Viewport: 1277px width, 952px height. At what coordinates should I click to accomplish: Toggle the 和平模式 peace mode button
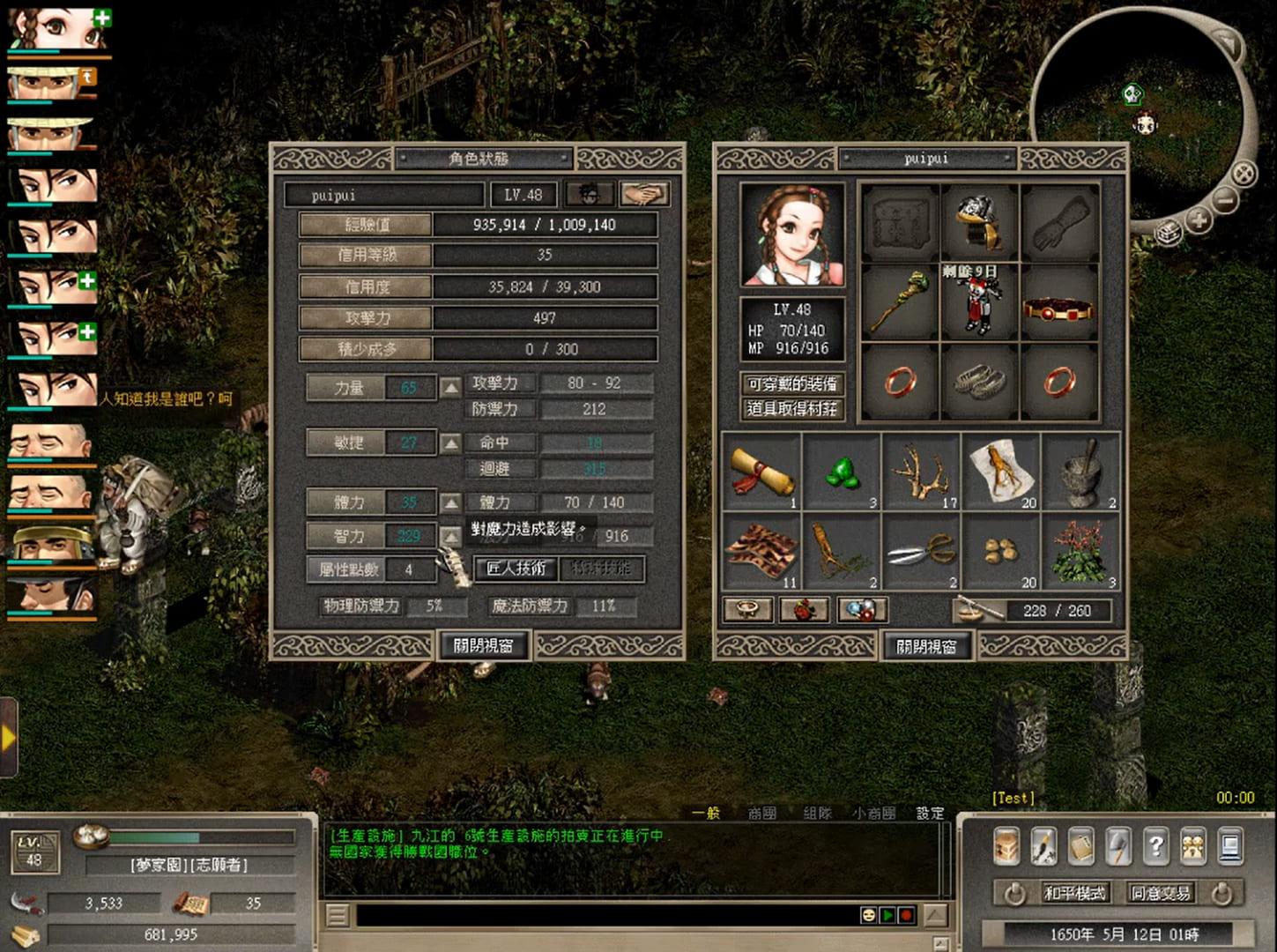[1073, 893]
